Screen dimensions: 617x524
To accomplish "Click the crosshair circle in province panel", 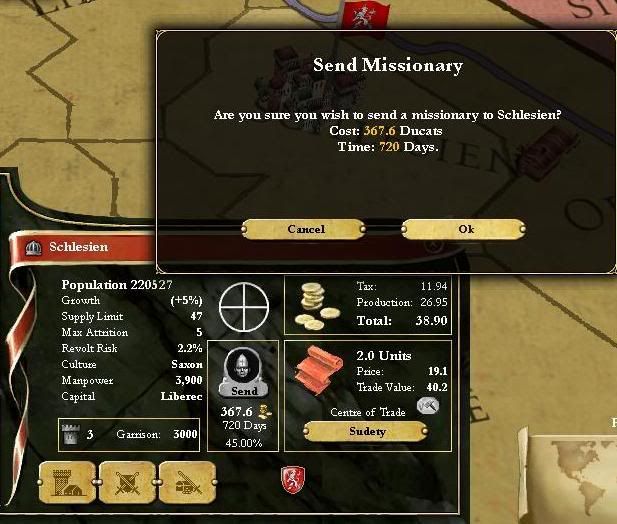I will point(244,306).
